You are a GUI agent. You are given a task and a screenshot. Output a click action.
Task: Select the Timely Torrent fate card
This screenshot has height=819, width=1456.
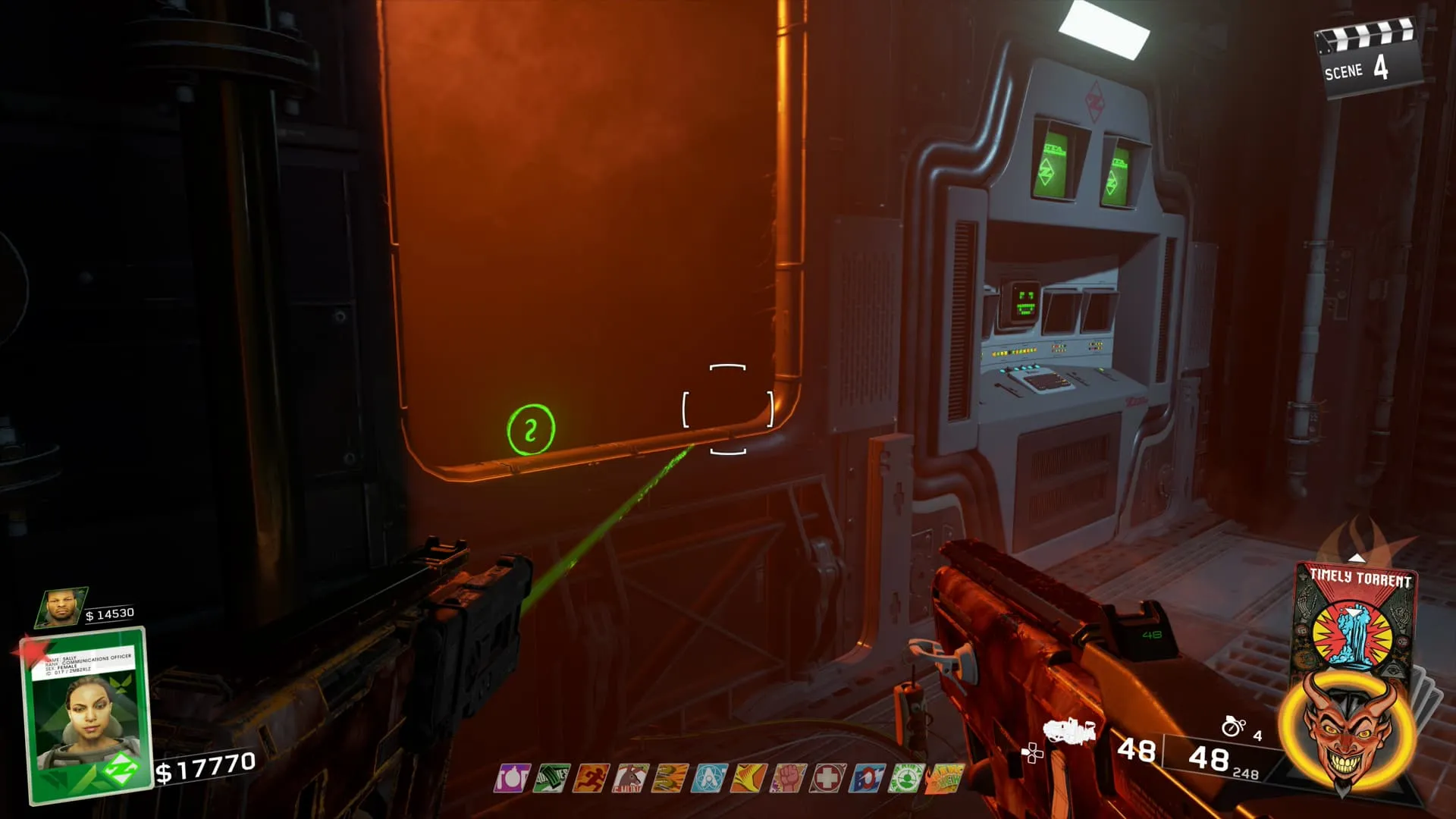point(1354,616)
